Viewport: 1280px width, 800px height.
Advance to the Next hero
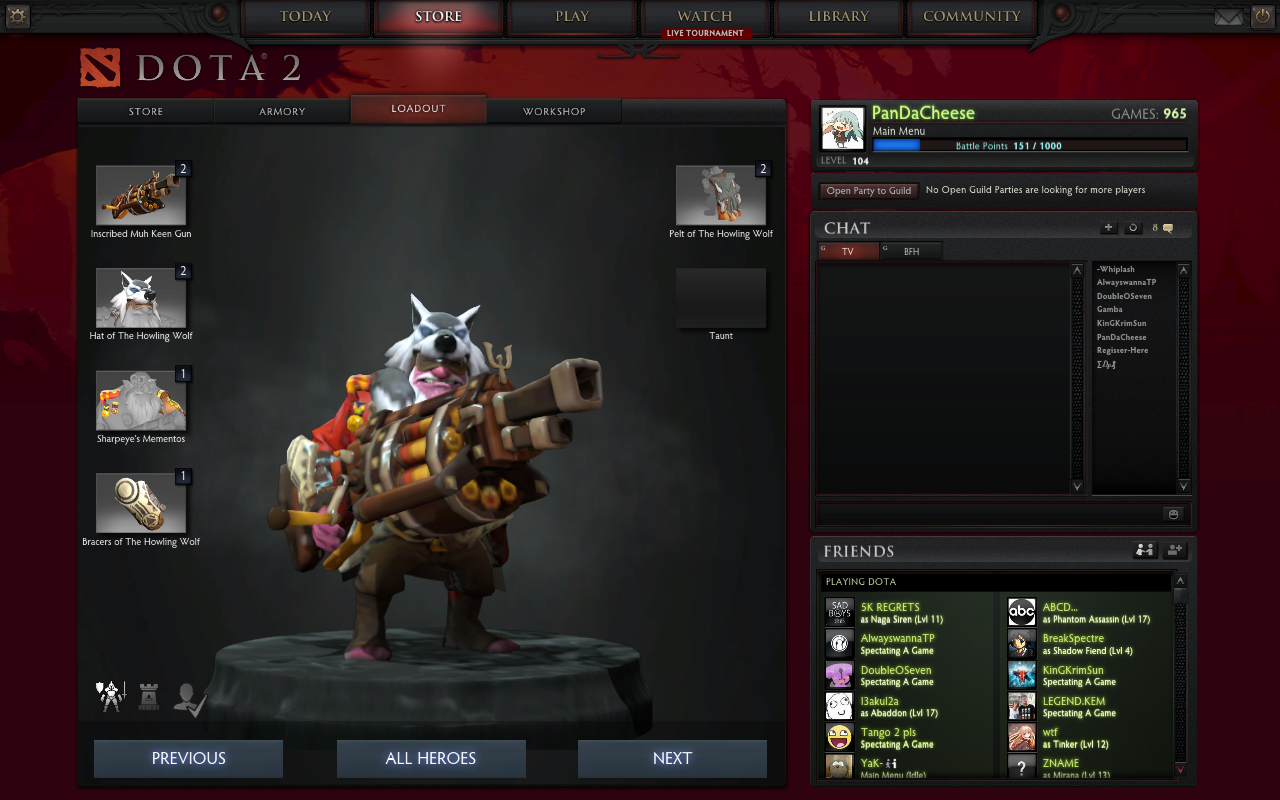tap(672, 758)
